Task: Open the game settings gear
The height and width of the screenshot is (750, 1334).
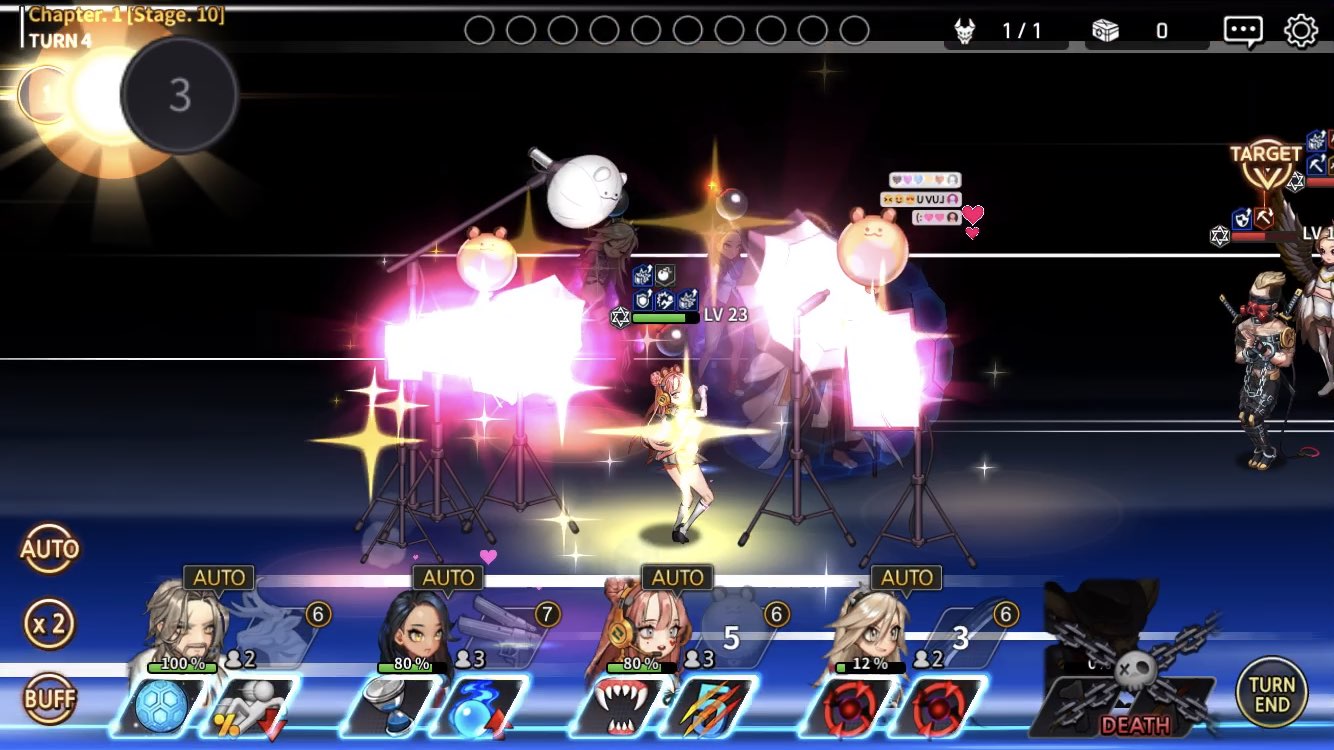Action: click(1300, 31)
